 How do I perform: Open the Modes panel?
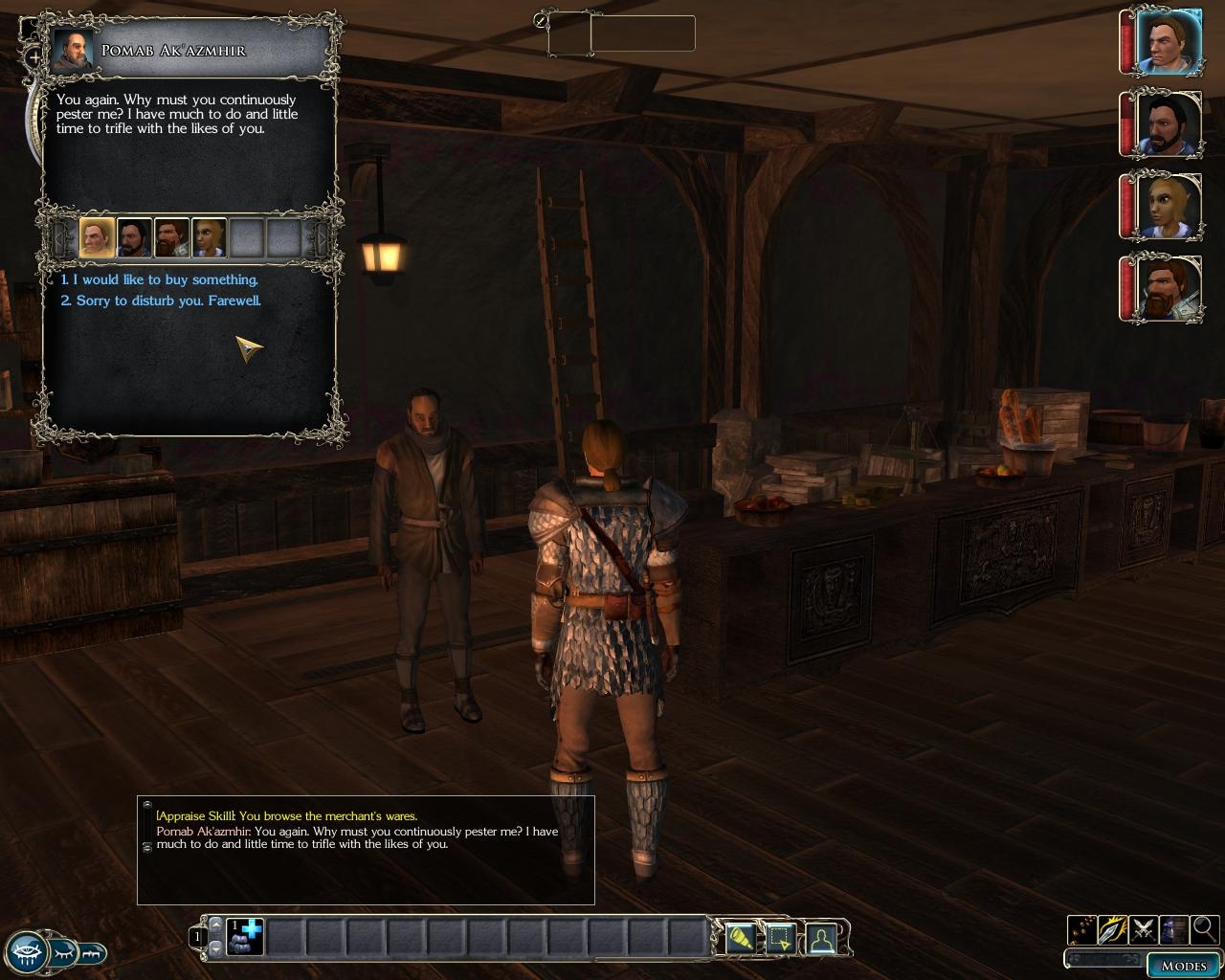click(x=1183, y=965)
